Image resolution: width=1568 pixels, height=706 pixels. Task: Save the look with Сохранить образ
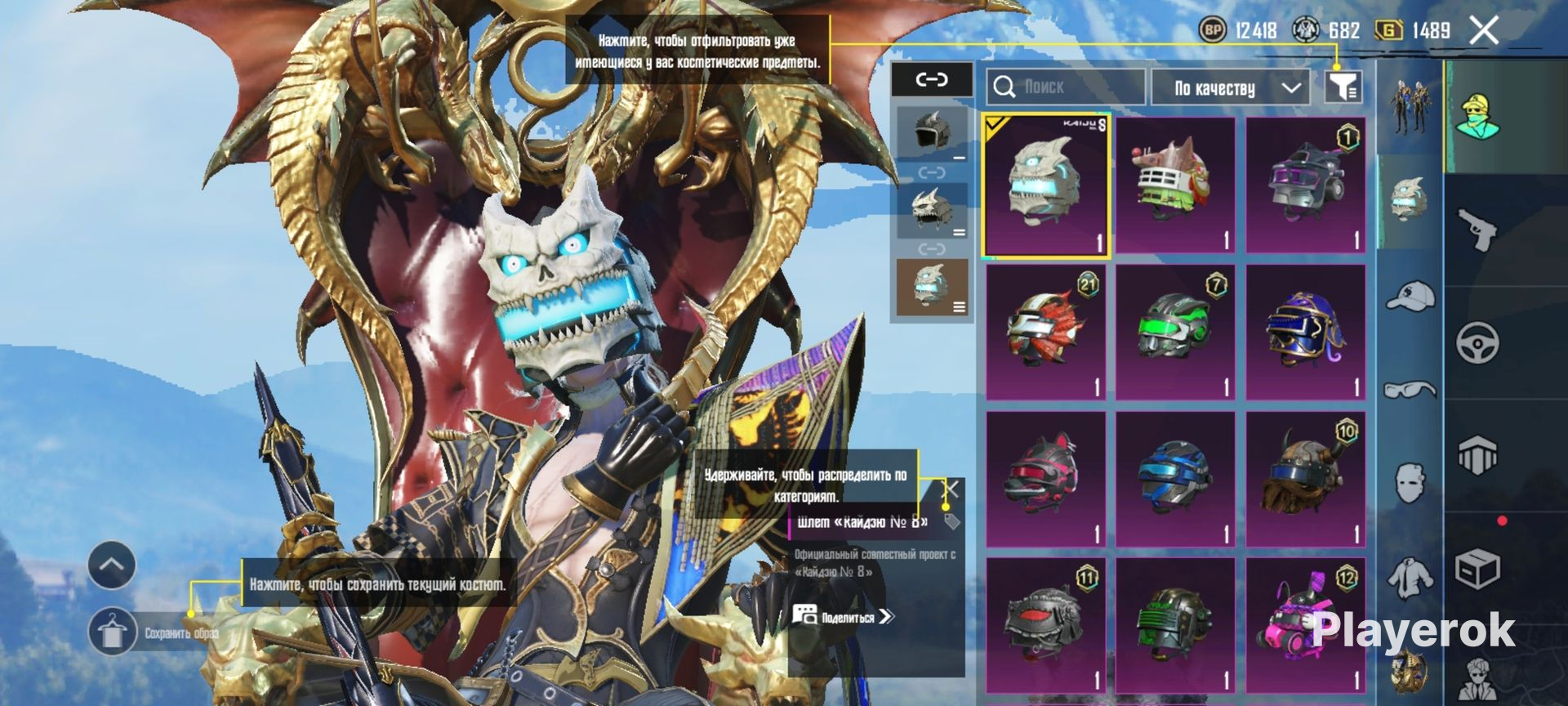[113, 633]
